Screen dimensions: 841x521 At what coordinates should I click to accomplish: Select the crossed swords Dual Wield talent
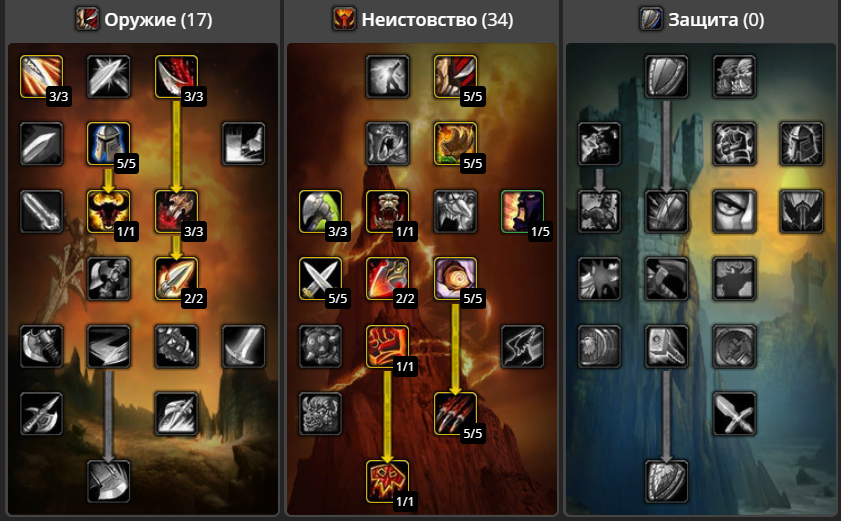(320, 278)
